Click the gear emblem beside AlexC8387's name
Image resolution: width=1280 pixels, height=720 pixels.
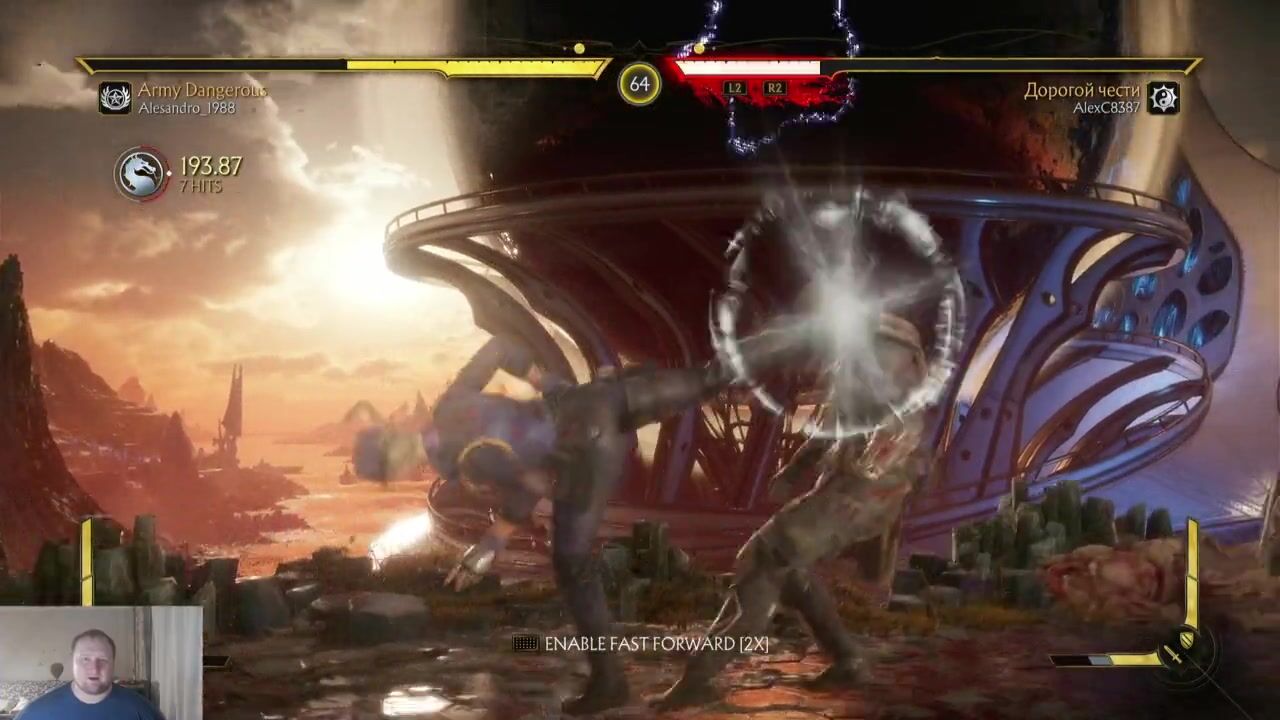coord(1163,97)
